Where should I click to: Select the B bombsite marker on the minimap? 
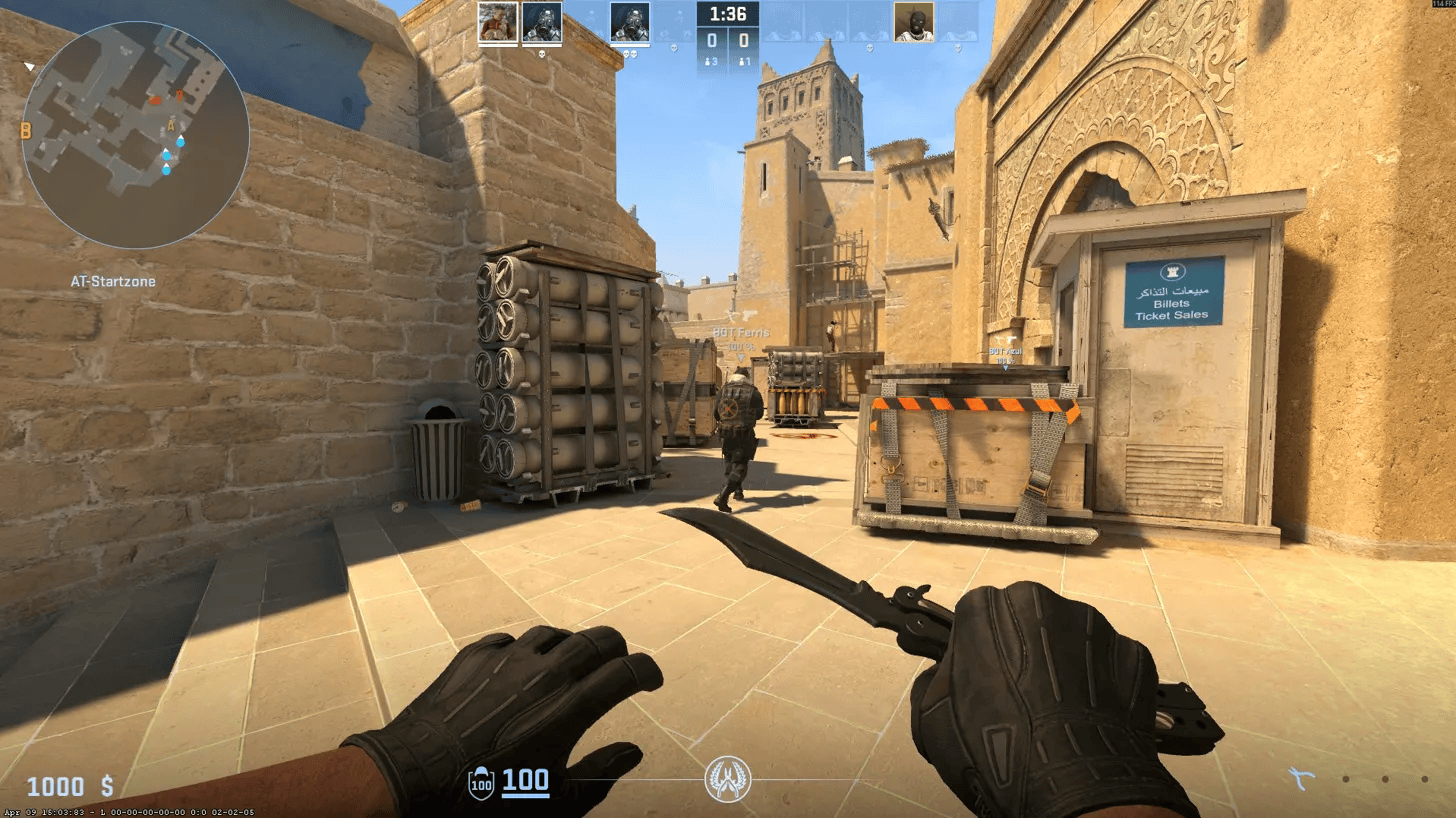[x=24, y=130]
